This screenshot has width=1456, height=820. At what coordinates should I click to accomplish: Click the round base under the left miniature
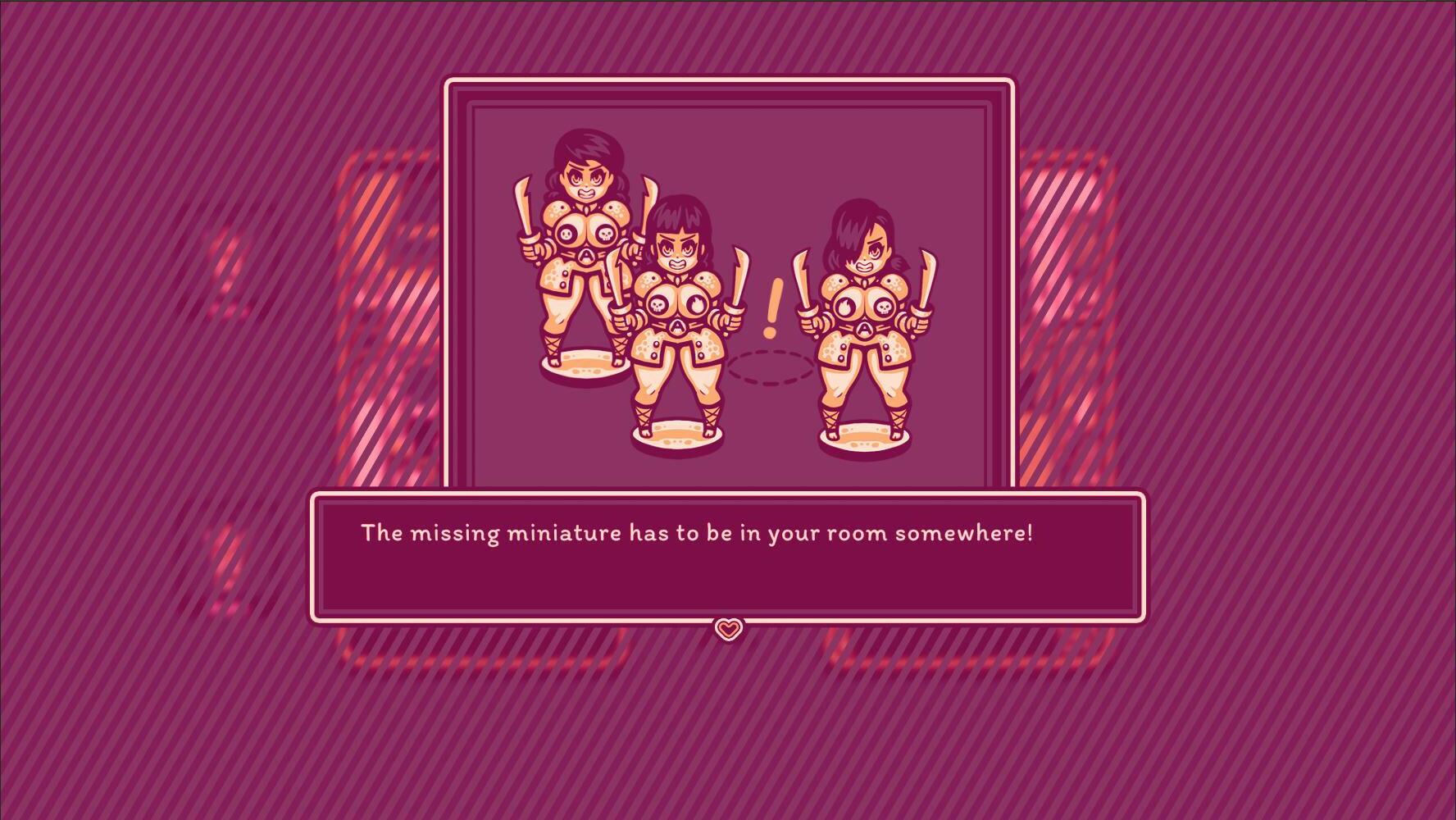[x=585, y=362]
